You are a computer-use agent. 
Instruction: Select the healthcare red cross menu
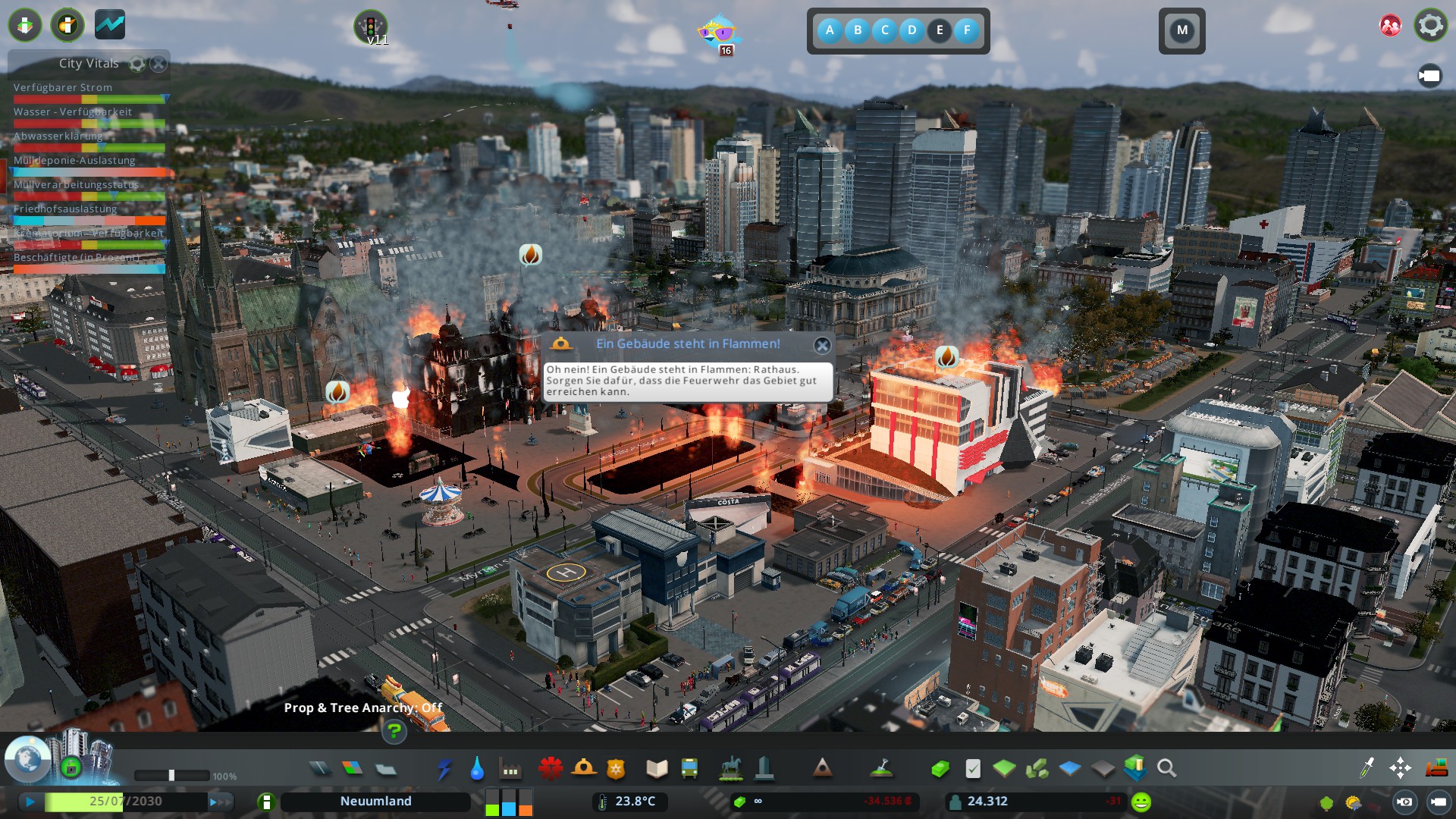551,768
